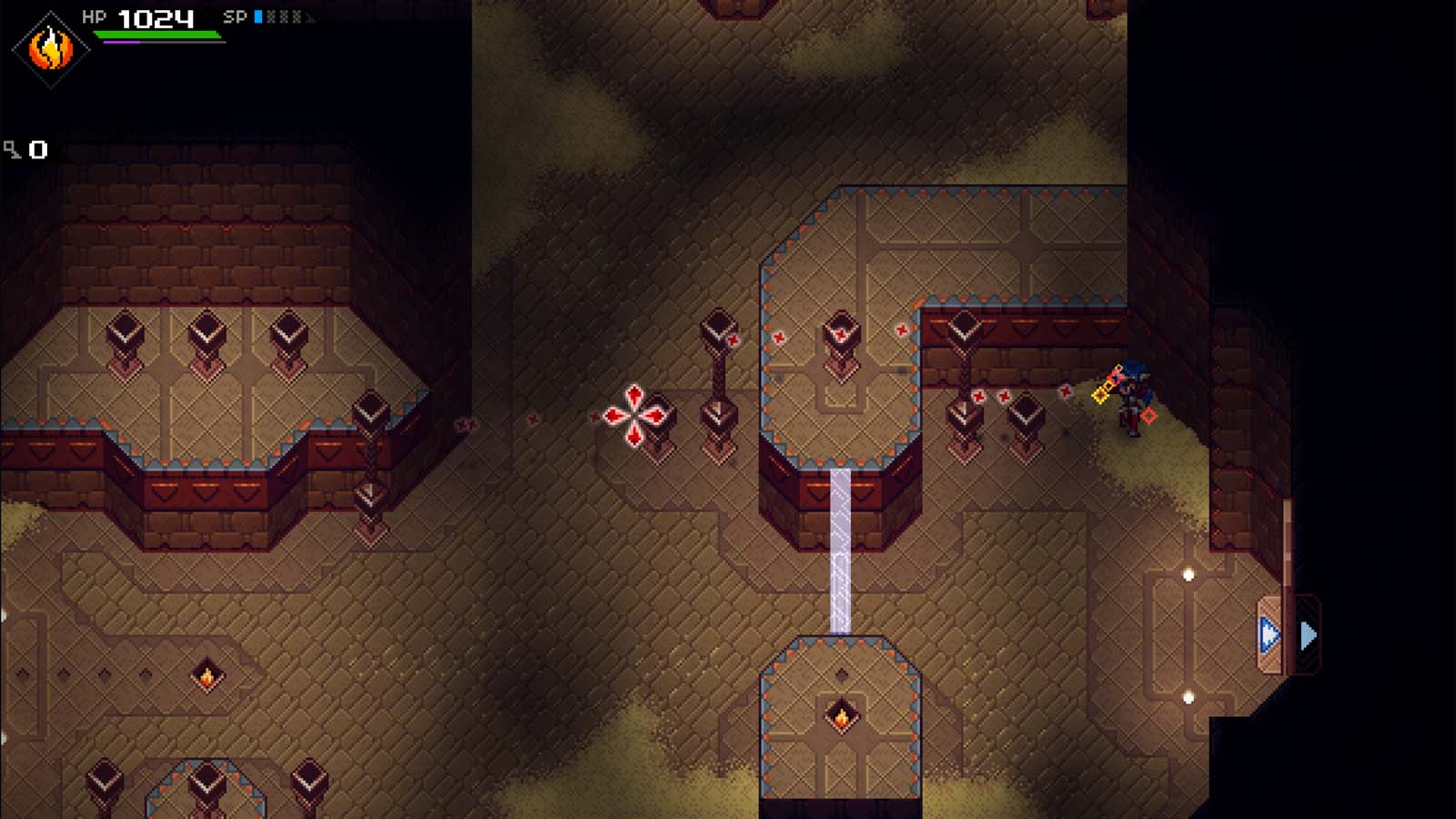Click the red target marker below the player character
The width and height of the screenshot is (1456, 819).
tap(1147, 415)
